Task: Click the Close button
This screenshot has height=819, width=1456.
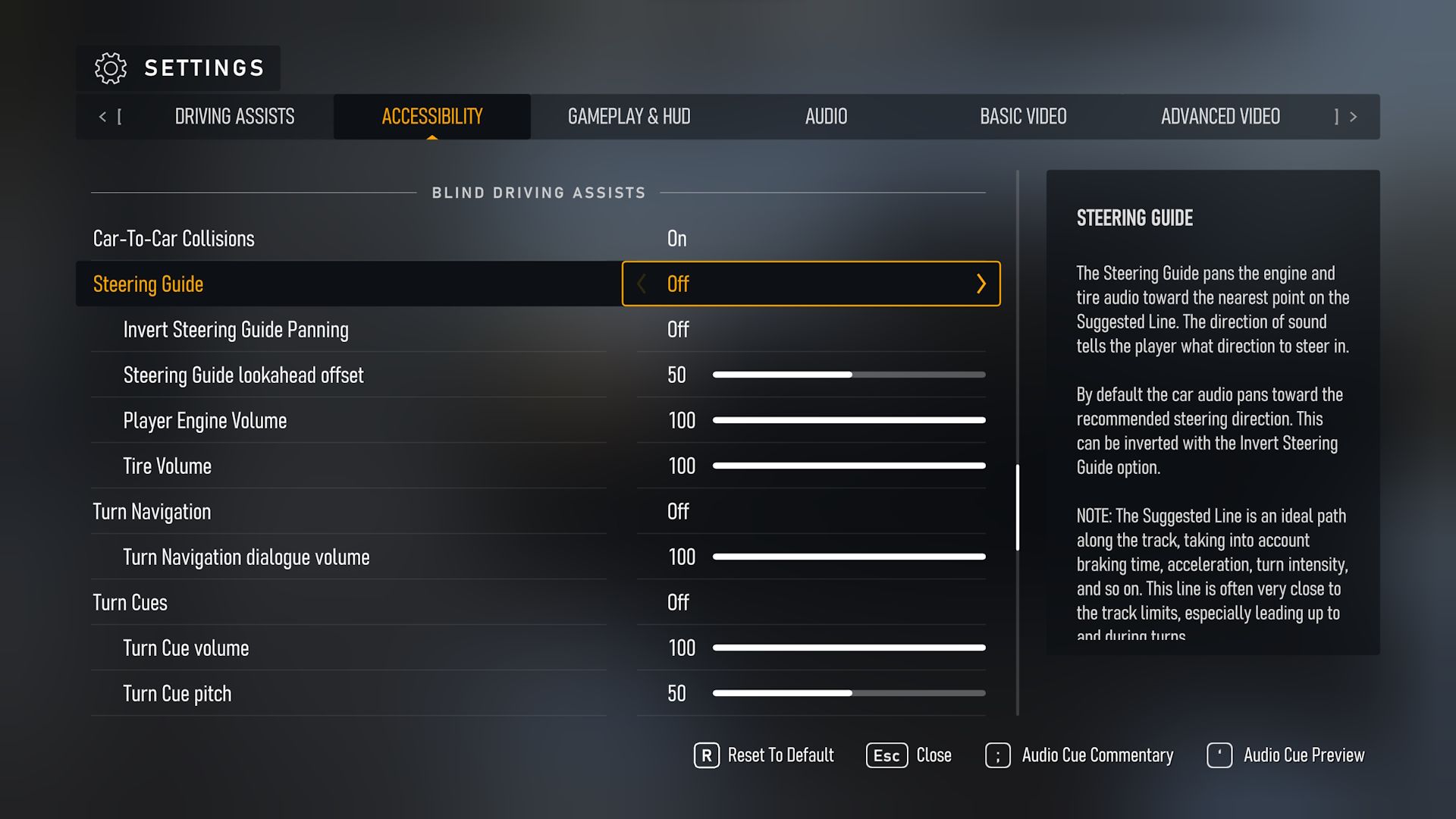Action: pos(934,755)
